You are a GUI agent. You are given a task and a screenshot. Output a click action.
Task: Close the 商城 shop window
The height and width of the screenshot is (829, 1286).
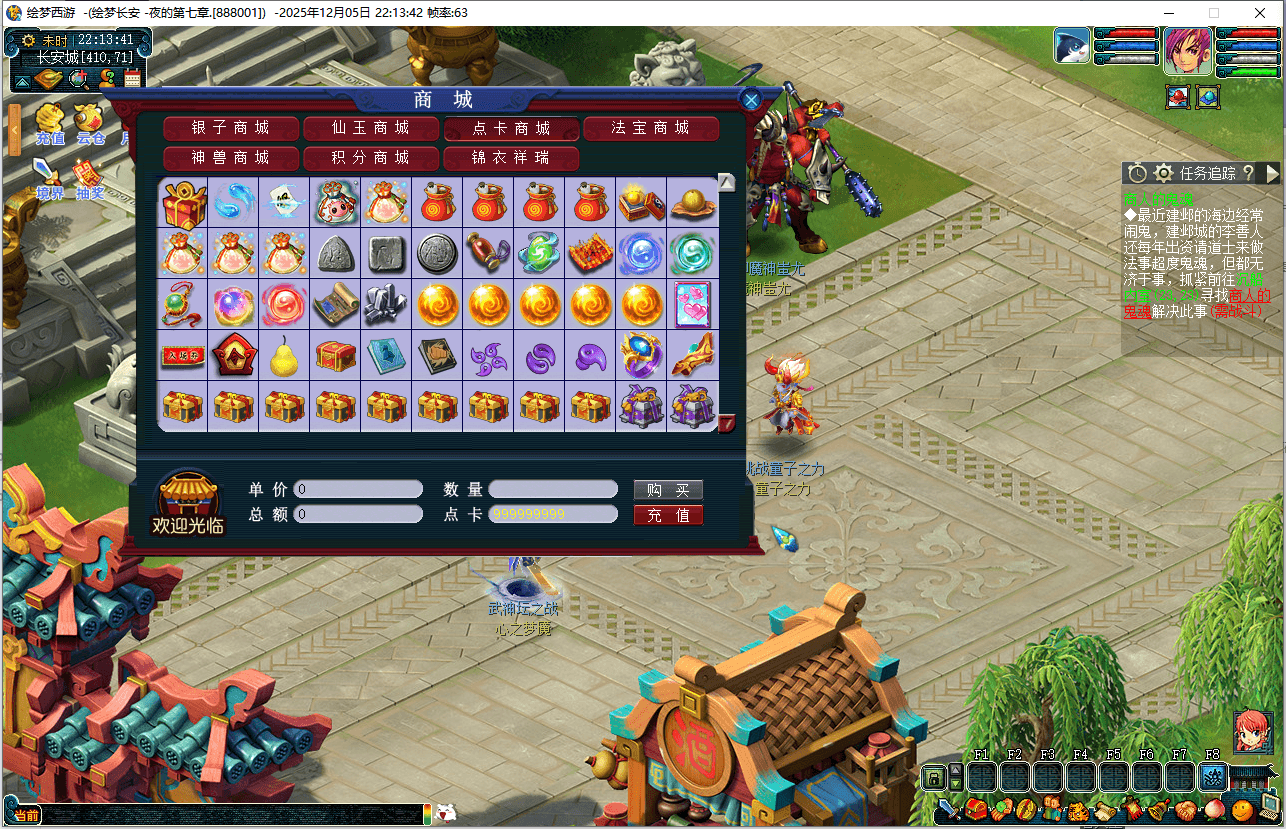[751, 99]
